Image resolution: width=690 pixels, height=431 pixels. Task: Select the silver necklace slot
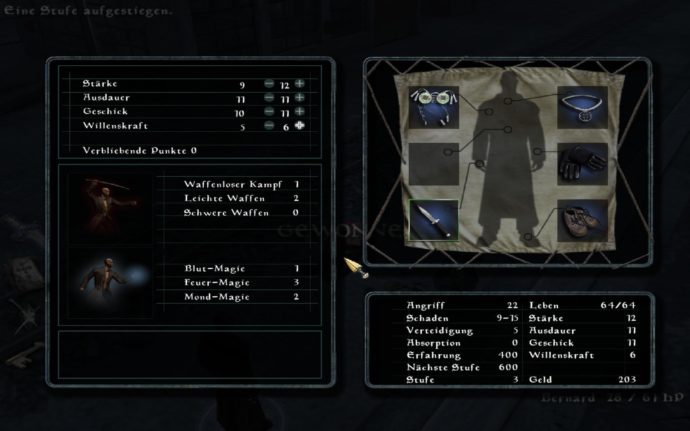click(x=582, y=103)
